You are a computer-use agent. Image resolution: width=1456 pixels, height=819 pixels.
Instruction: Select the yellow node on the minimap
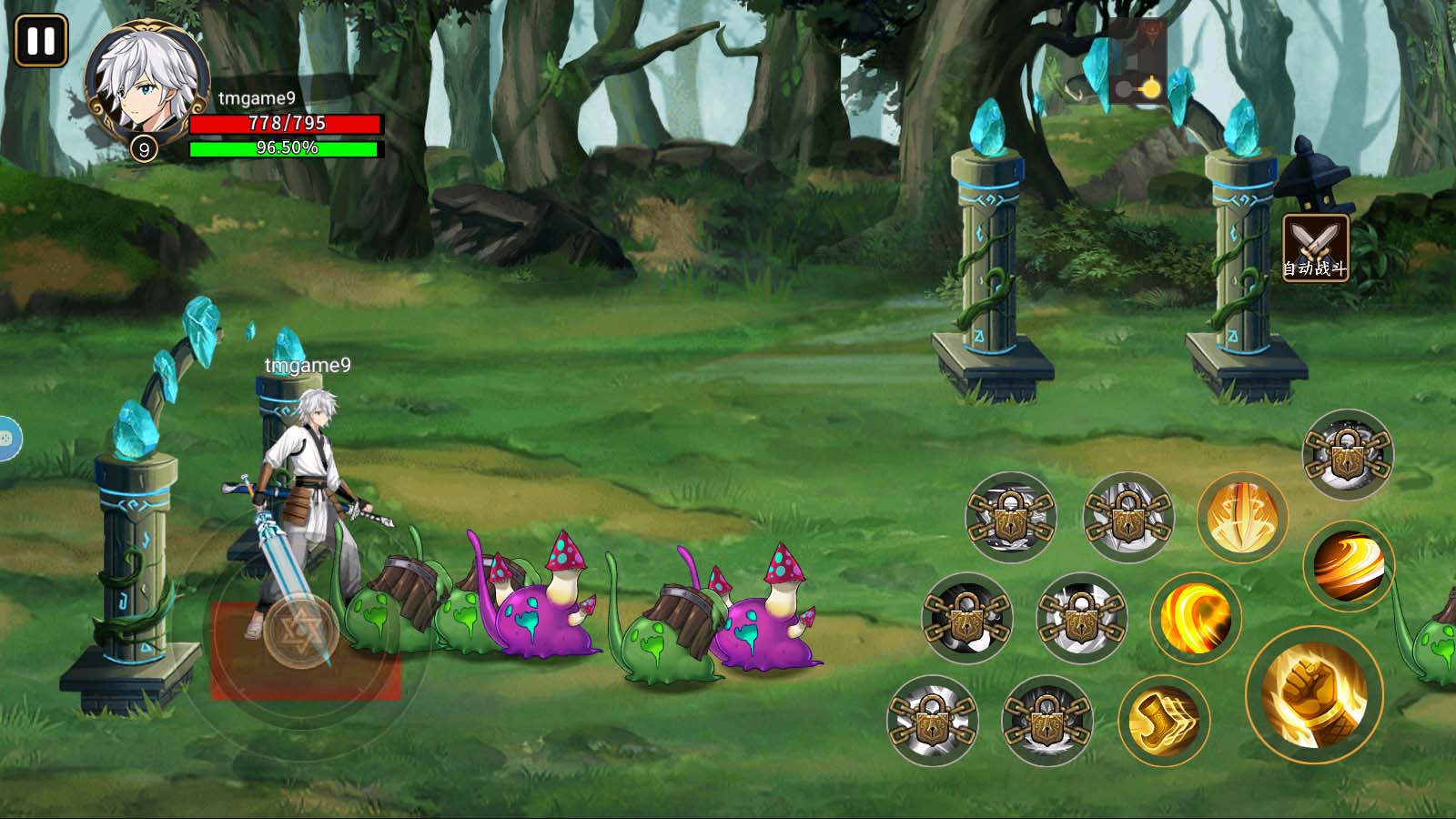[1151, 88]
